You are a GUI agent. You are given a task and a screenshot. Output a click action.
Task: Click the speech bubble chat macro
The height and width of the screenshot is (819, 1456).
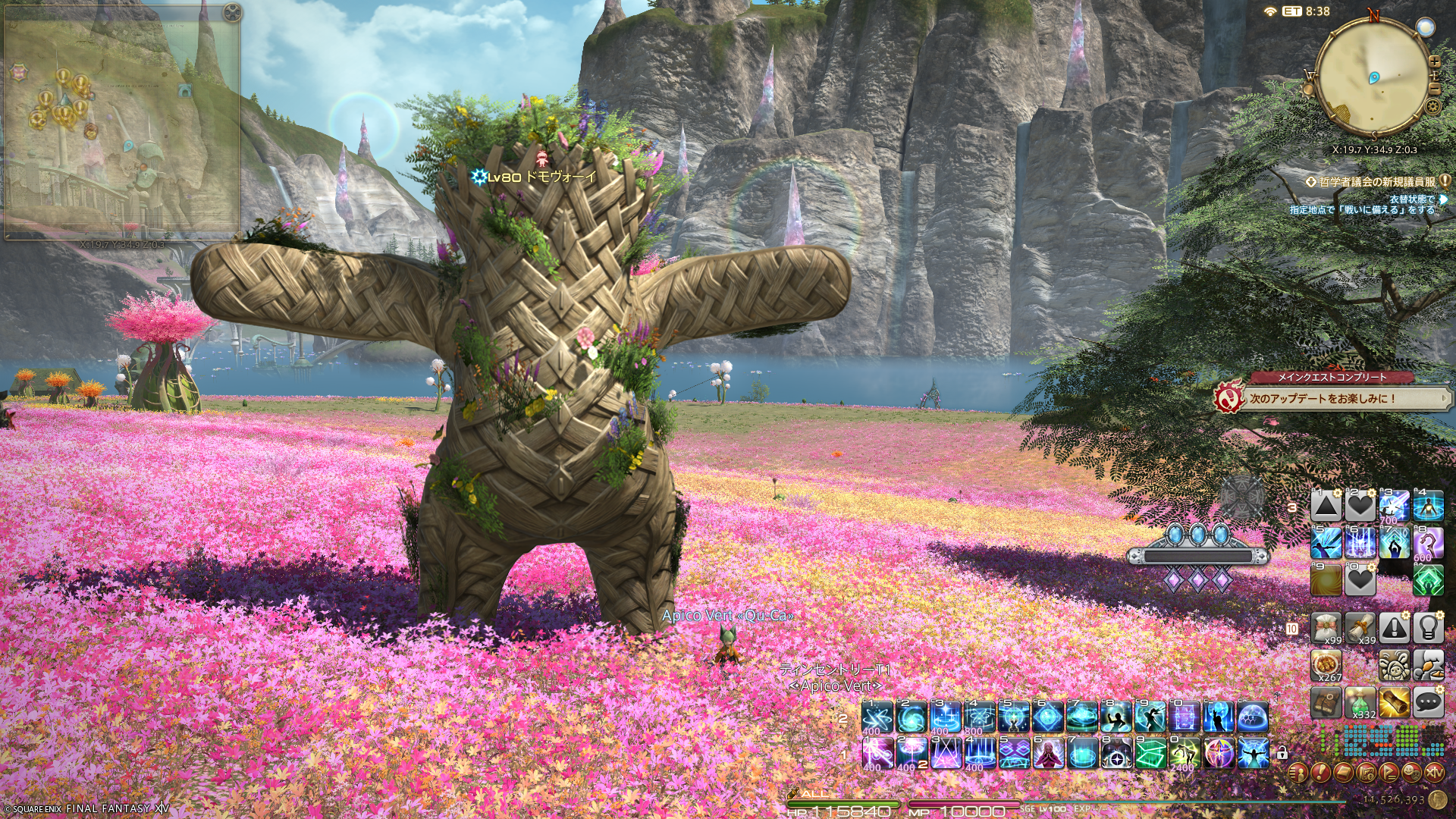[x=1429, y=703]
